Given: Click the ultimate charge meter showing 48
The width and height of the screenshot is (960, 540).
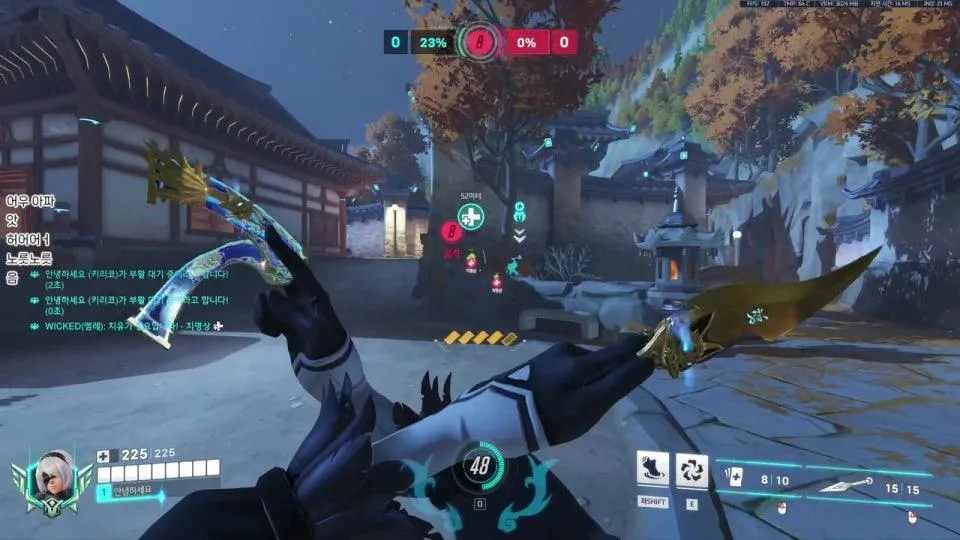Looking at the screenshot, I should (480, 465).
